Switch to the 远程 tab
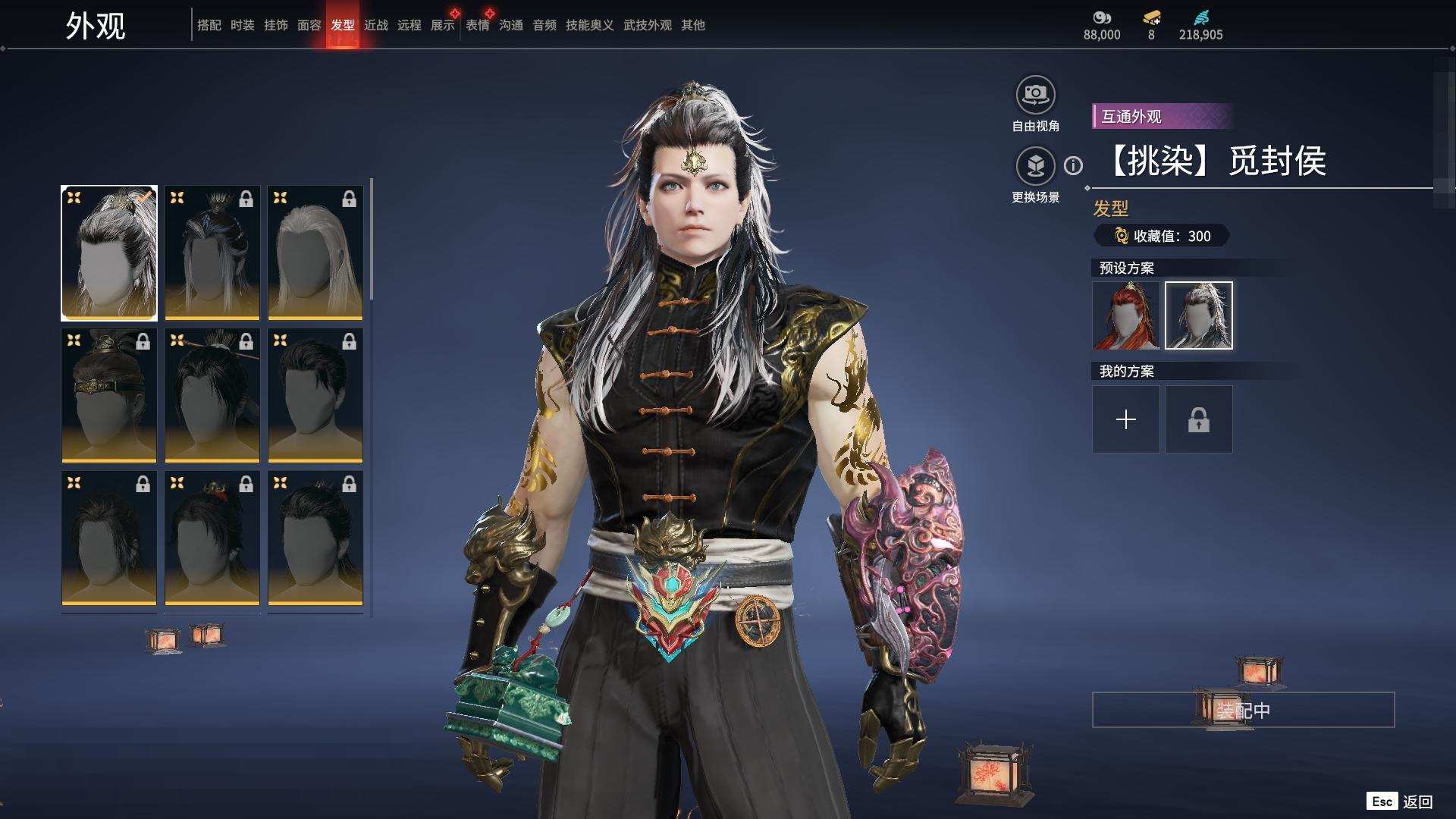Image resolution: width=1456 pixels, height=819 pixels. coord(409,25)
